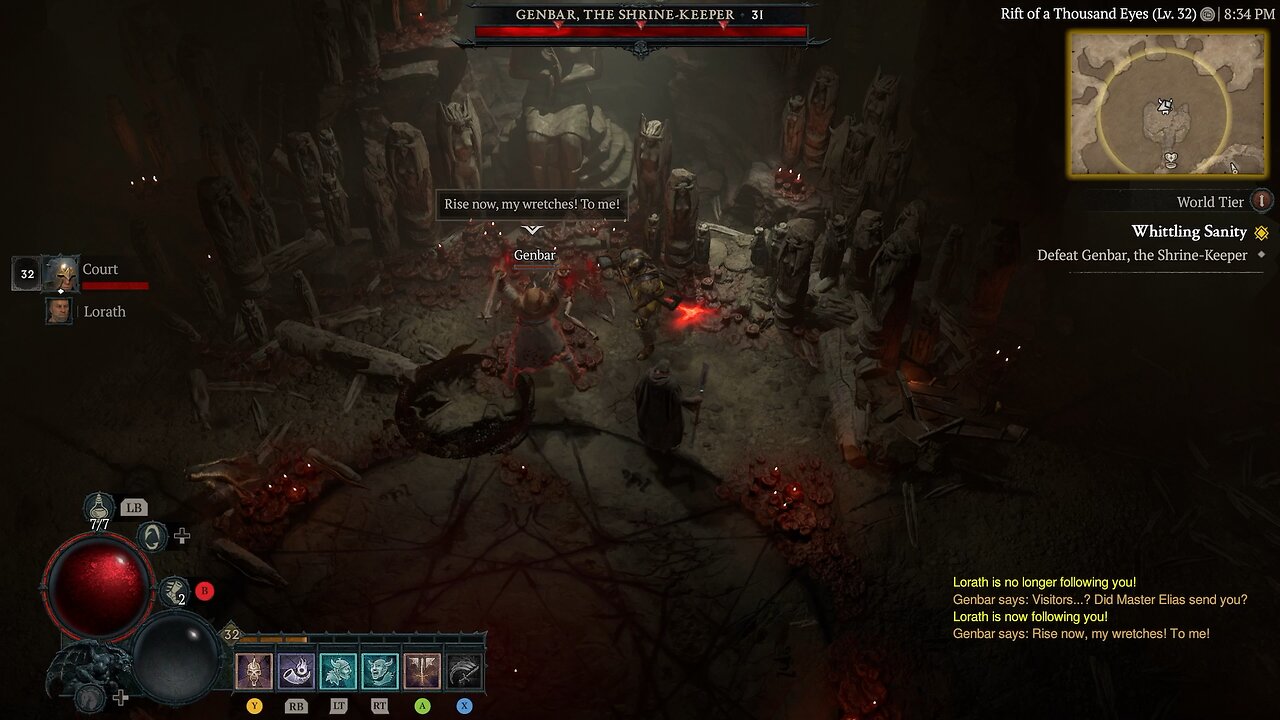This screenshot has width=1280, height=720.
Task: Activate the horned helmet shout skill
Action: click(338, 672)
